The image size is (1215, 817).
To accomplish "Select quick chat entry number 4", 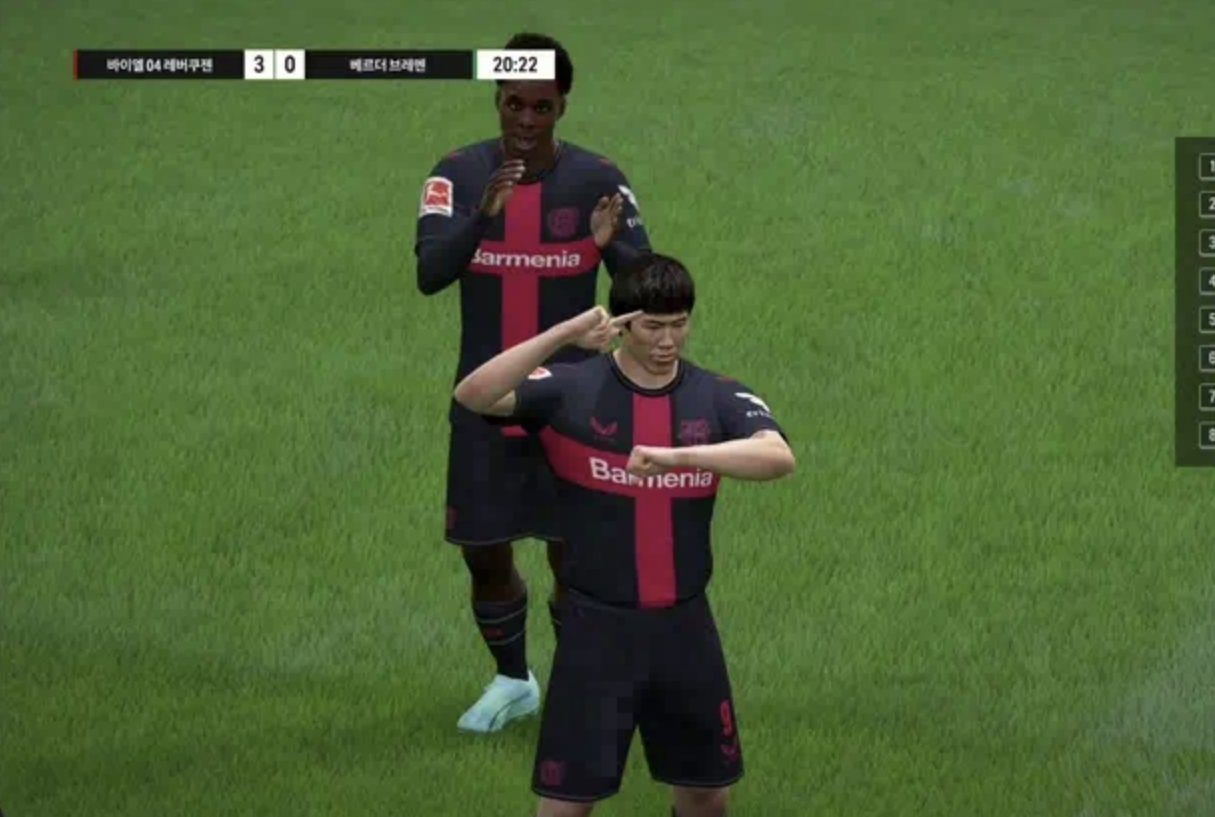I will pyautogui.click(x=1206, y=281).
